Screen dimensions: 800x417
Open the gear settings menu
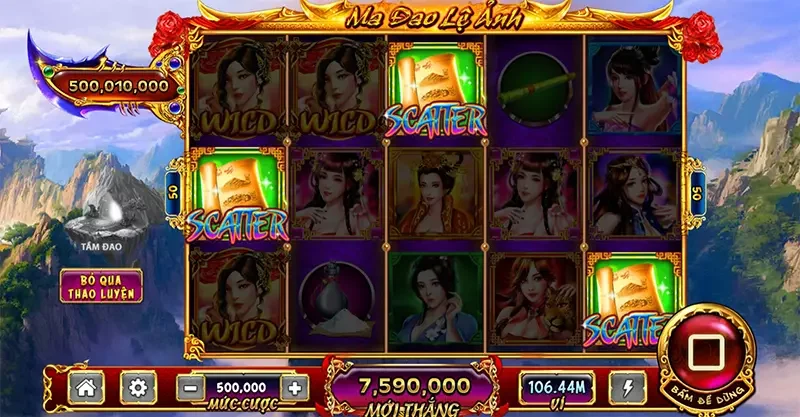[138, 387]
